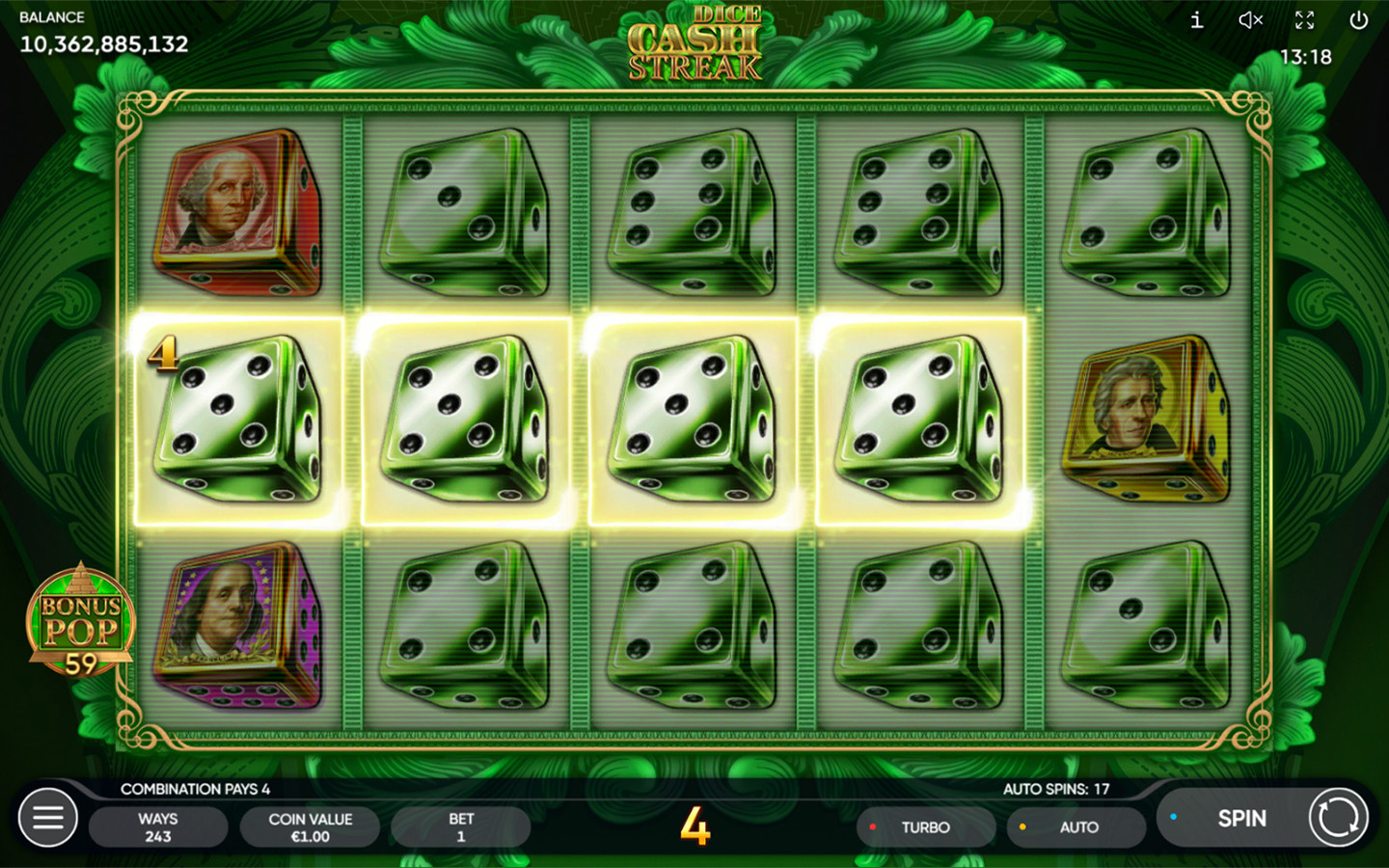Screen dimensions: 1389x868
Task: Change the COIN VALUE setting
Action: (x=310, y=827)
